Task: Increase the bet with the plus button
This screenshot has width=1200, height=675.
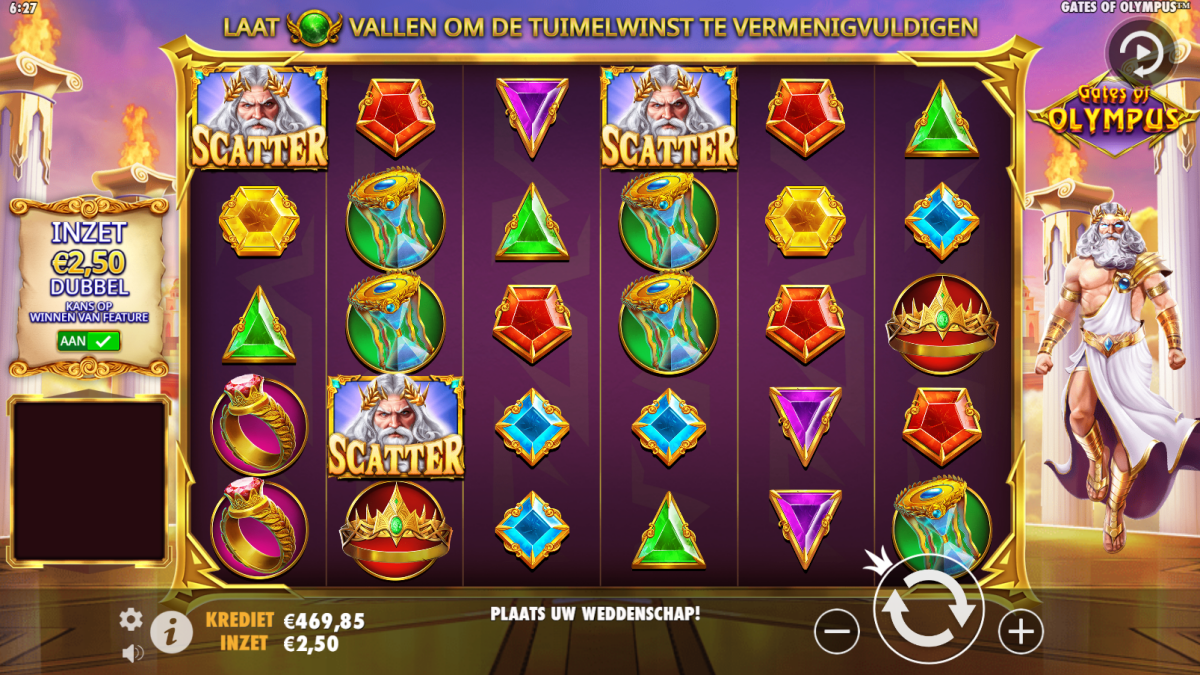Action: [x=1021, y=631]
